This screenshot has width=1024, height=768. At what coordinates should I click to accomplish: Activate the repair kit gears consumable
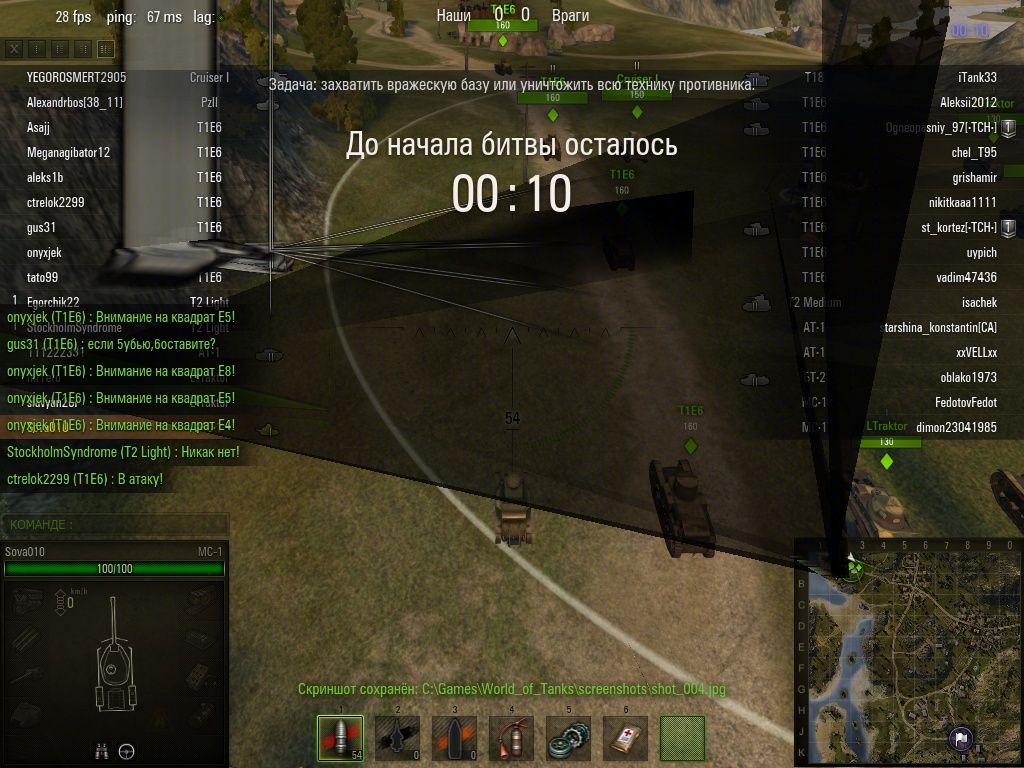click(x=568, y=739)
